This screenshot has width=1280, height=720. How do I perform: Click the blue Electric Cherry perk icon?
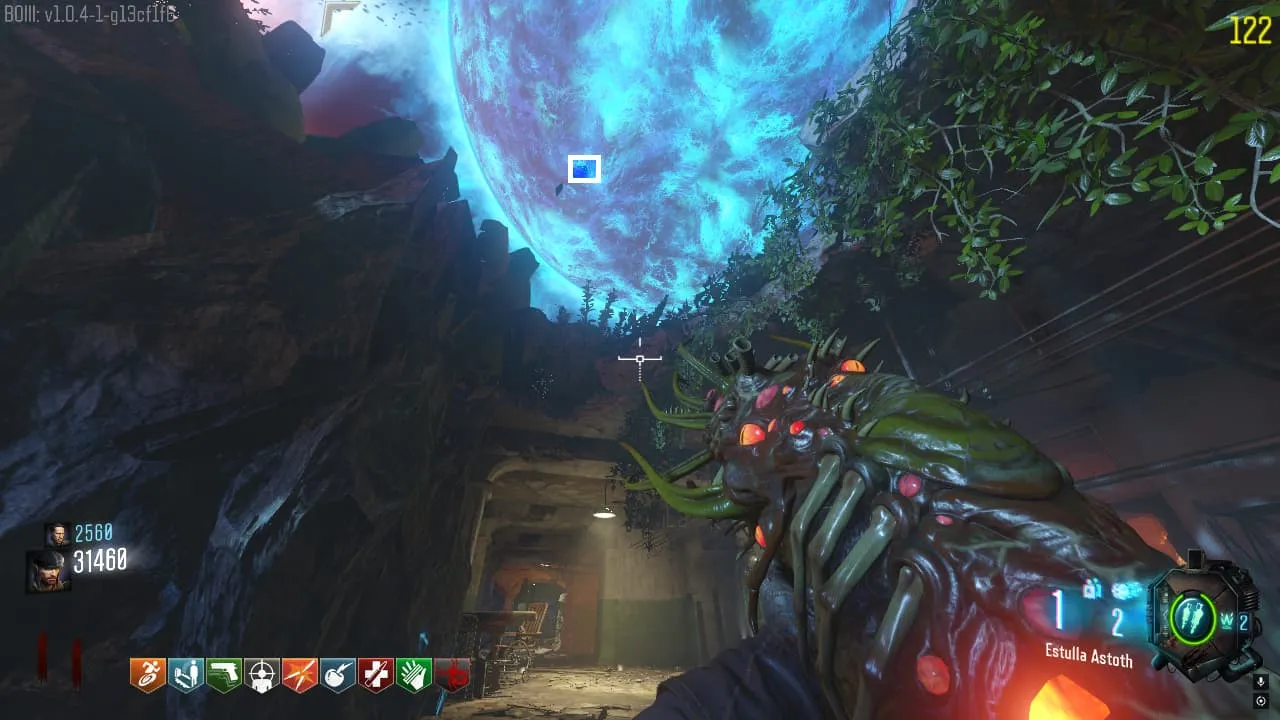point(338,676)
